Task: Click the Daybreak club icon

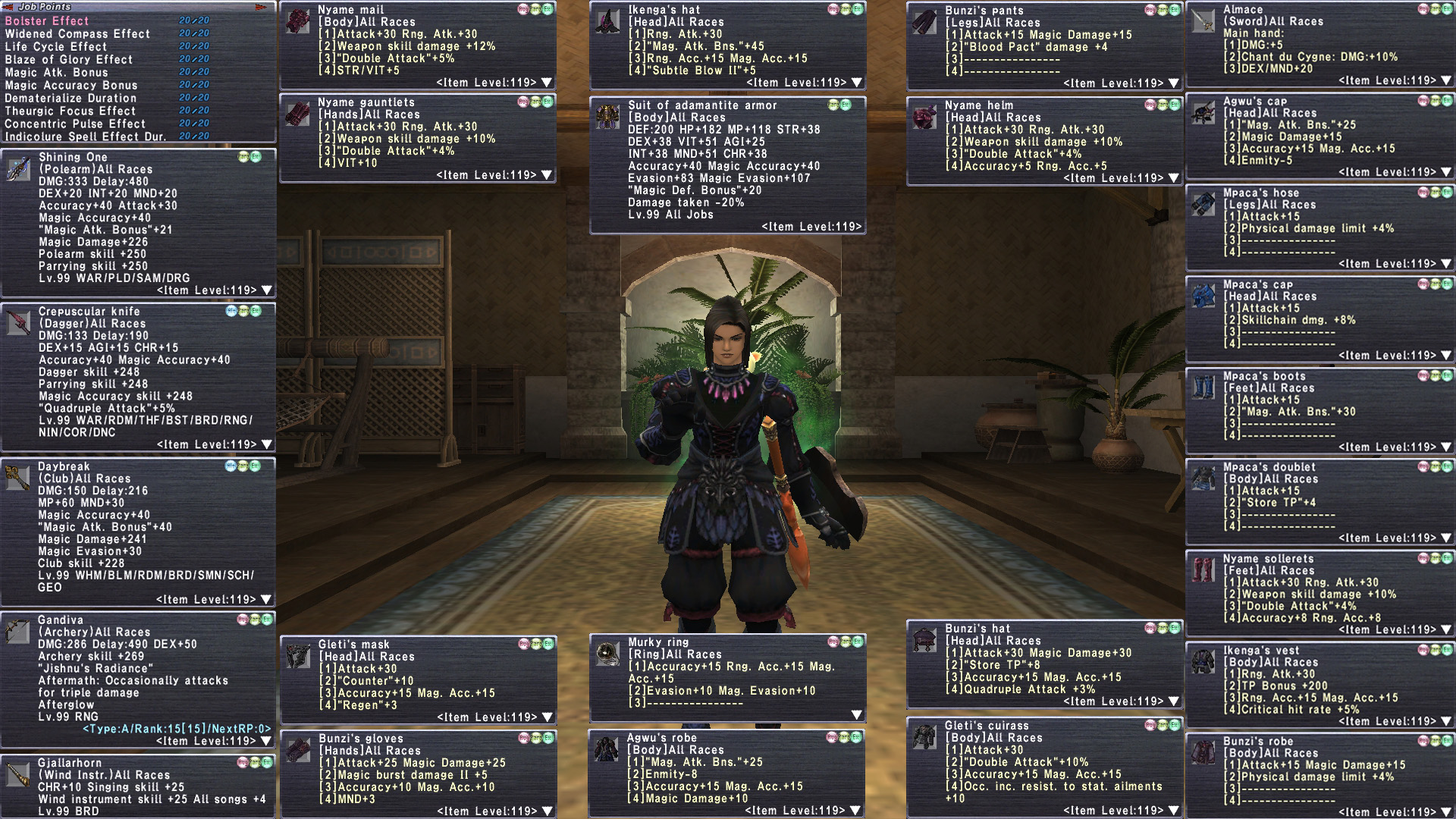Action: 18,478
